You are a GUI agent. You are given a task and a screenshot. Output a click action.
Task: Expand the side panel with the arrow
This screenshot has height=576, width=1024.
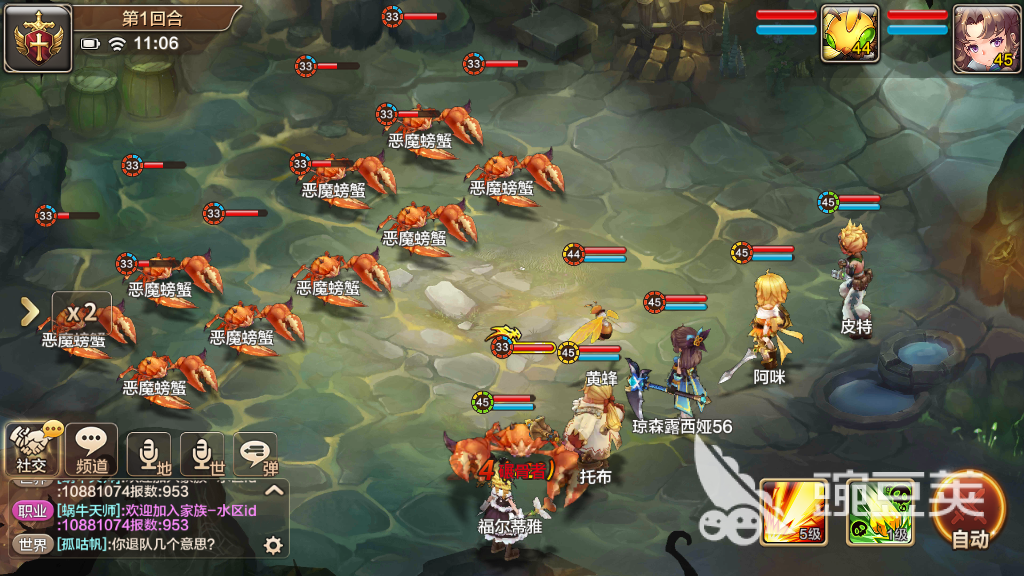pyautogui.click(x=30, y=312)
